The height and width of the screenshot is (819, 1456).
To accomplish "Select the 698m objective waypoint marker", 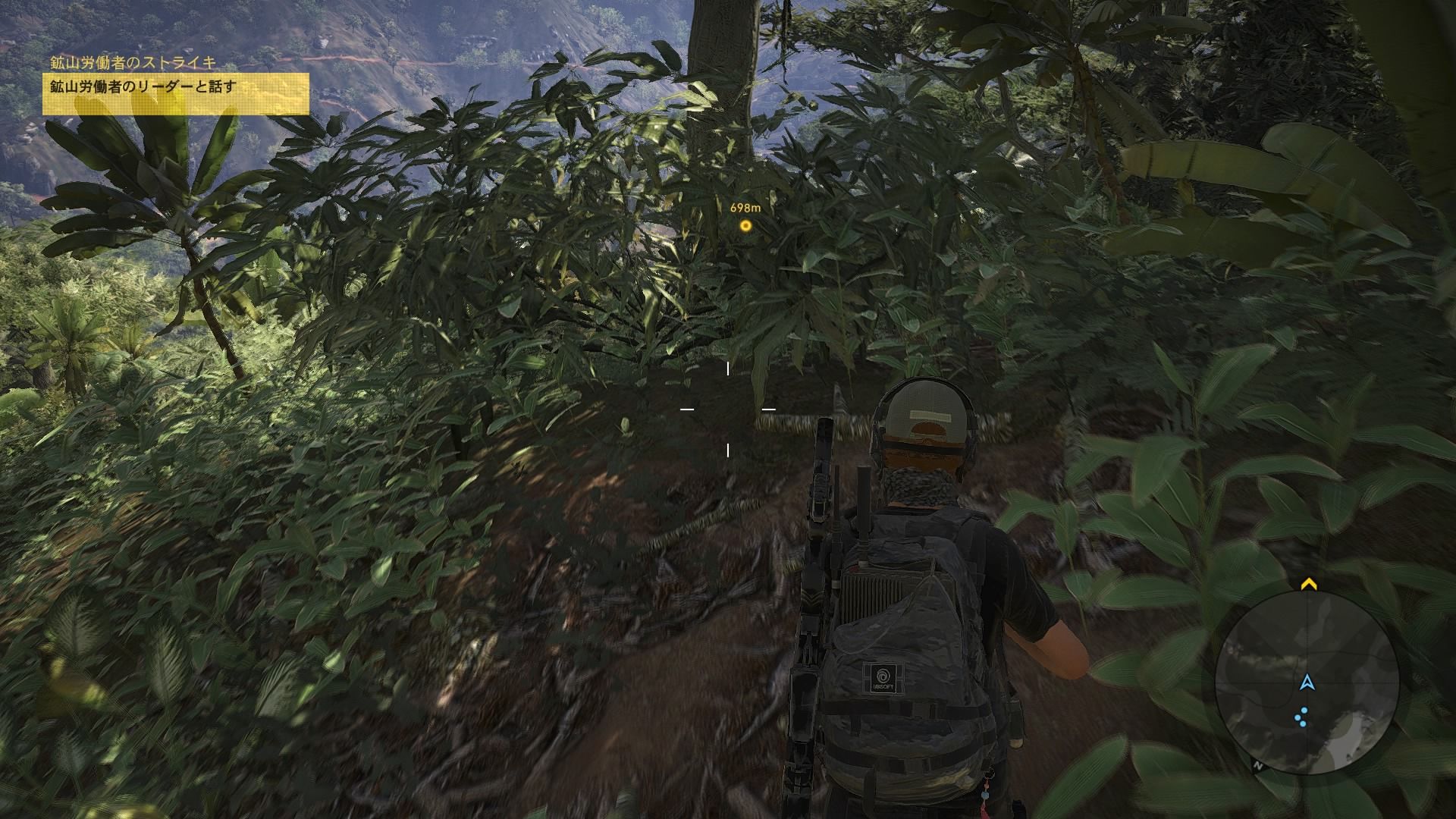I will [745, 225].
